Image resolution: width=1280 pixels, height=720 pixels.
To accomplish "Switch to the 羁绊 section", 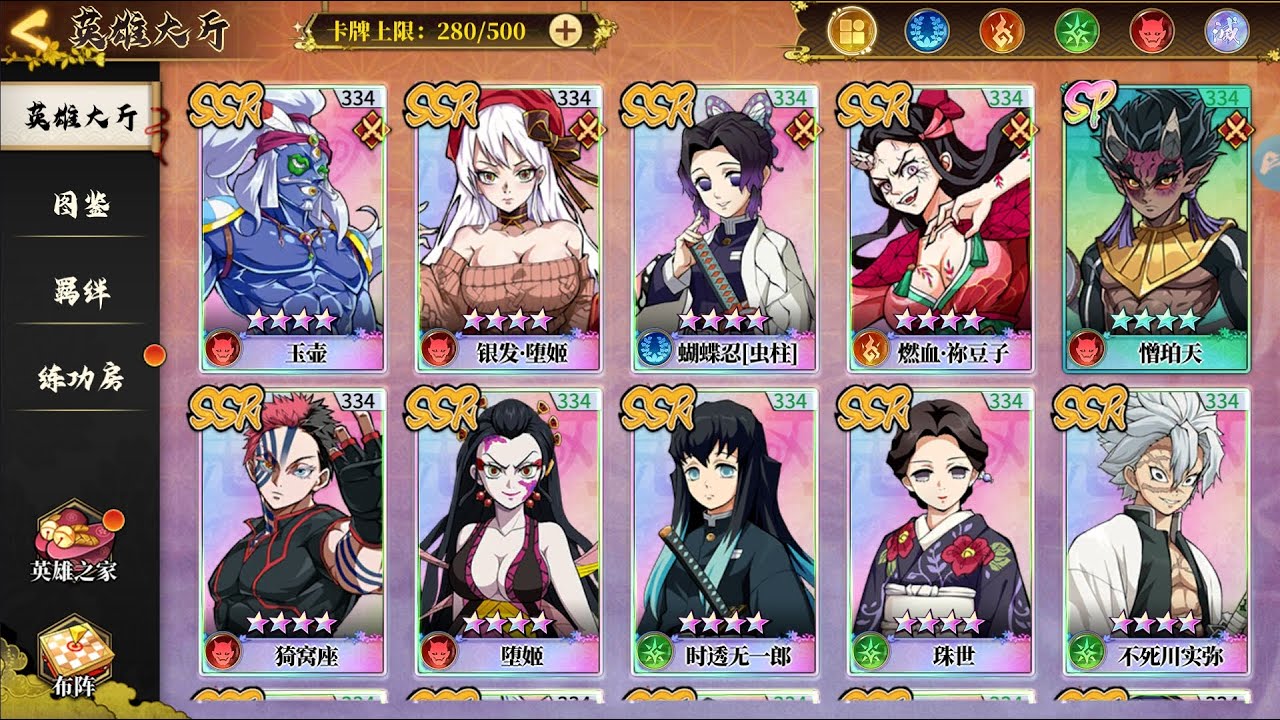I will [x=80, y=291].
